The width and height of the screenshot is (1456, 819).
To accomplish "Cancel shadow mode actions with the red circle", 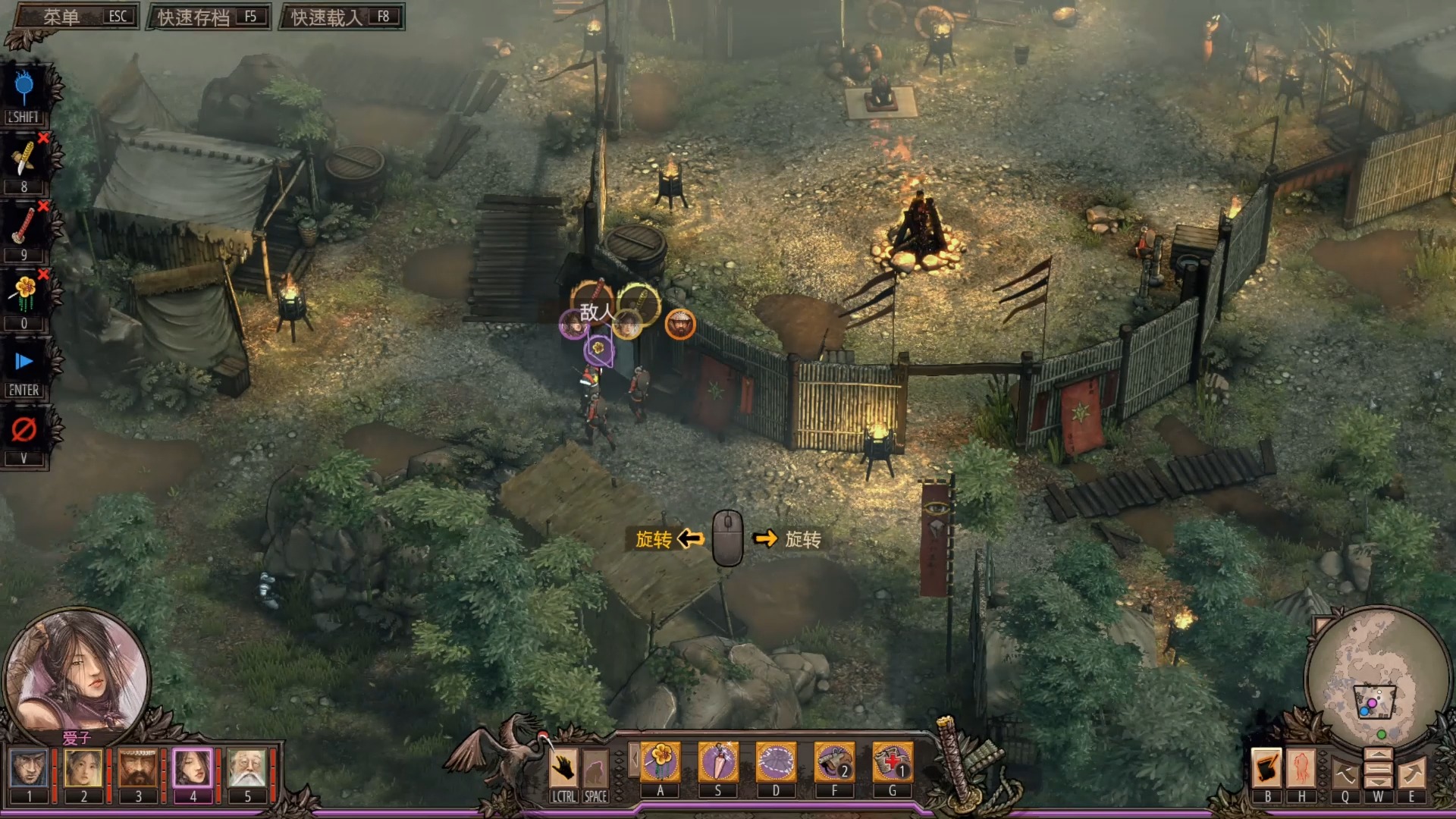I will pos(24,430).
